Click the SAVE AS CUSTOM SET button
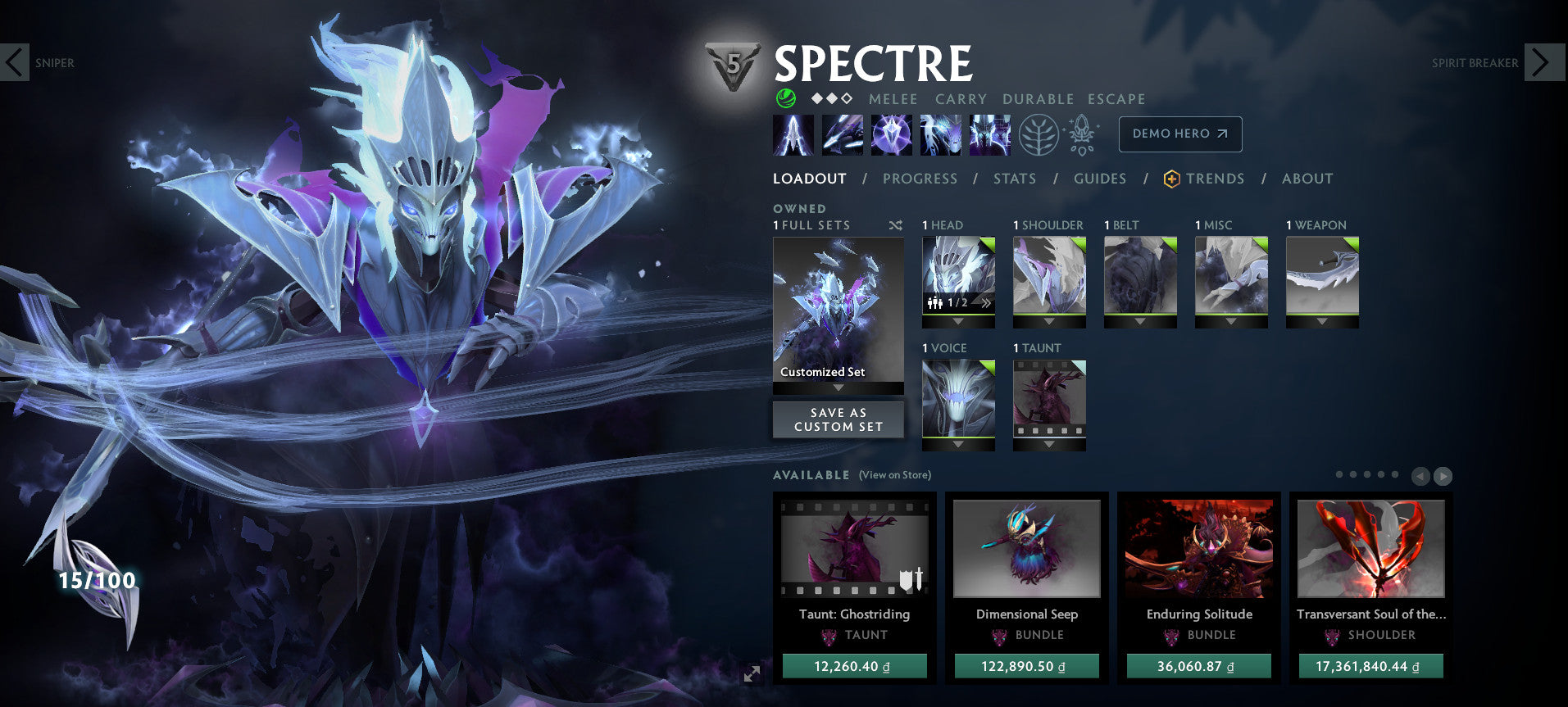Screen dimensions: 1568x707 click(x=838, y=419)
